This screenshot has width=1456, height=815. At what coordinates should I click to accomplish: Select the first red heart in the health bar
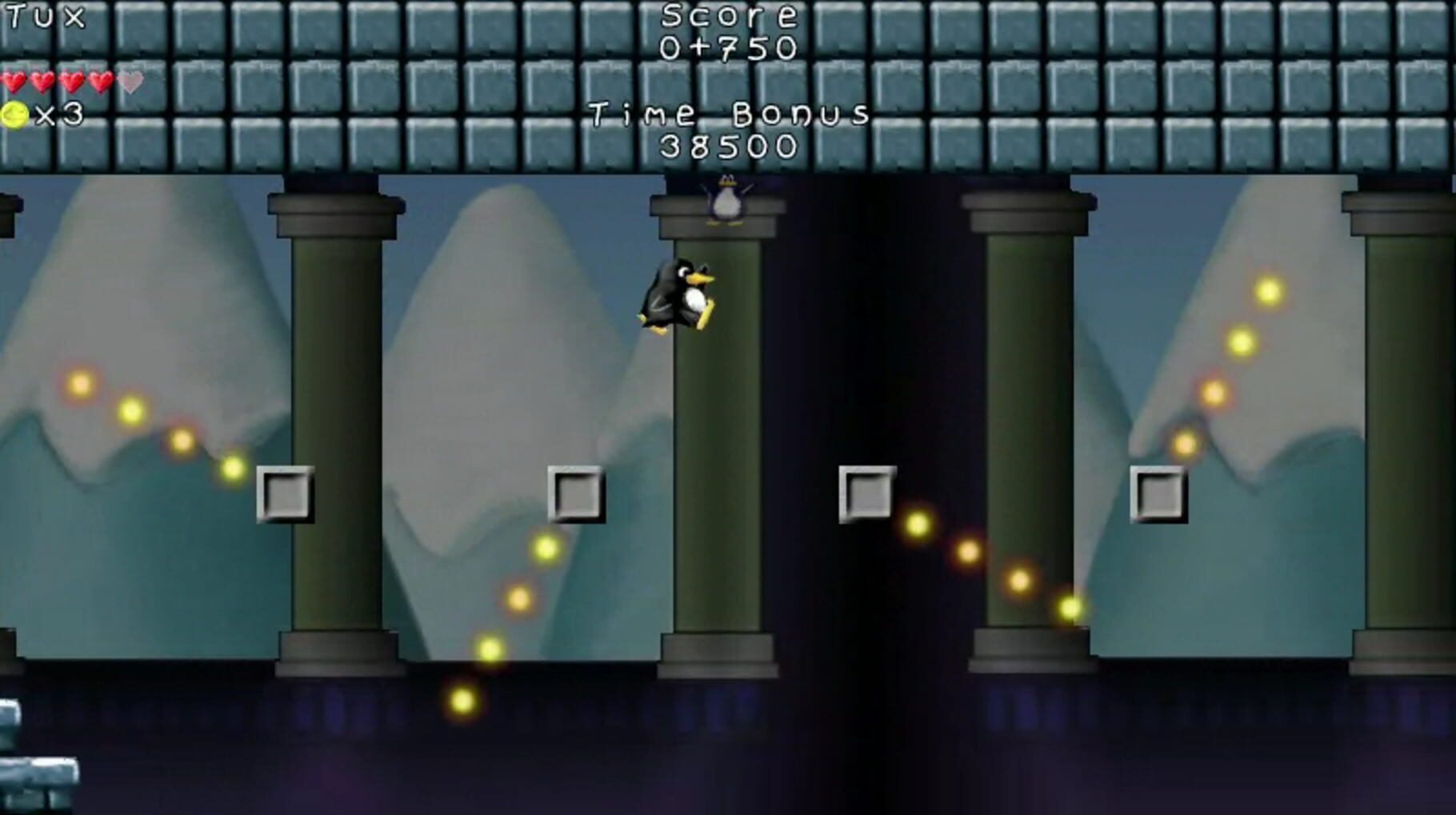coord(13,80)
